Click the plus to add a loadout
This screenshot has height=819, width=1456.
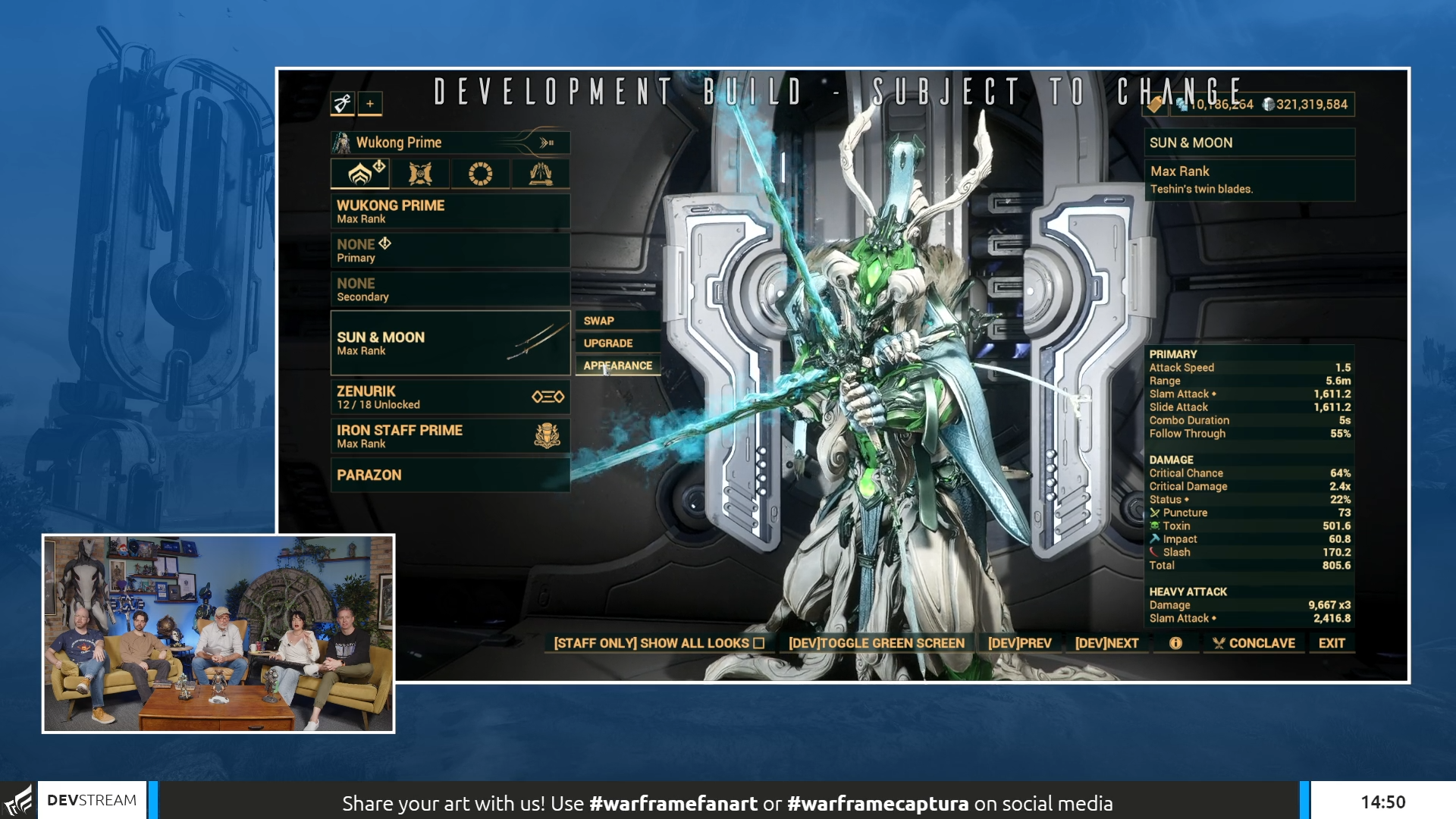[x=369, y=104]
